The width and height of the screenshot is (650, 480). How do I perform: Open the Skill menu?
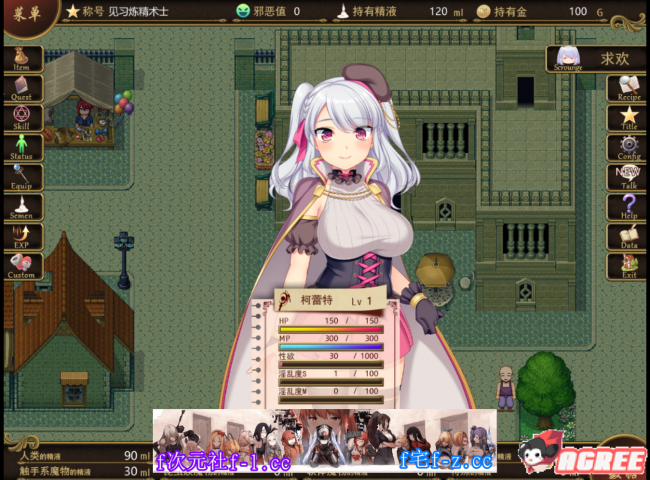(x=22, y=119)
